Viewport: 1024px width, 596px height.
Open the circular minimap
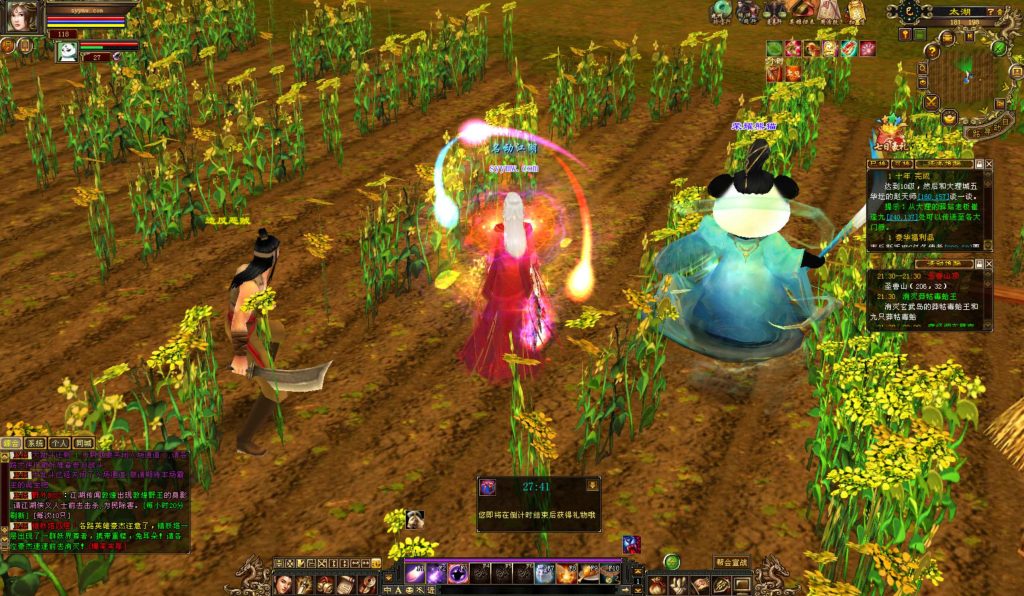(x=966, y=72)
